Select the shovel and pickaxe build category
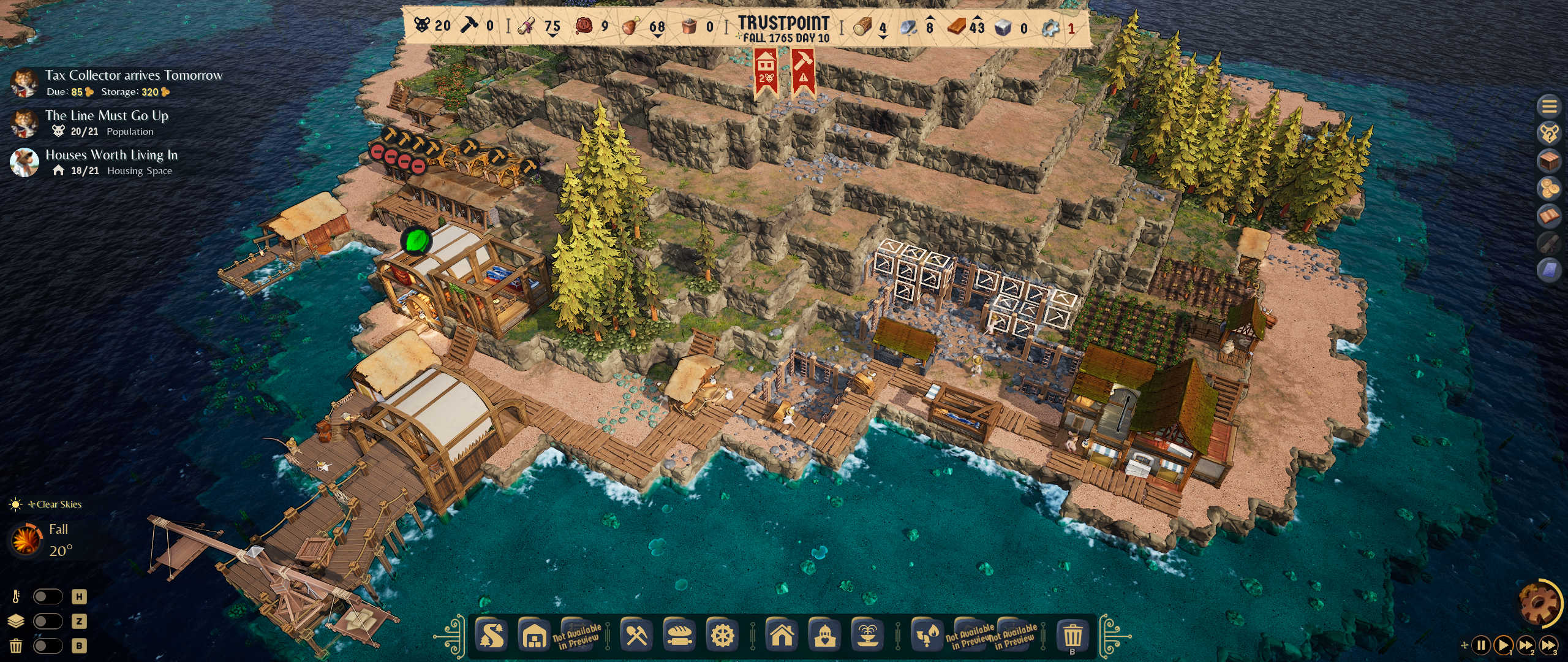1568x662 pixels. click(636, 636)
